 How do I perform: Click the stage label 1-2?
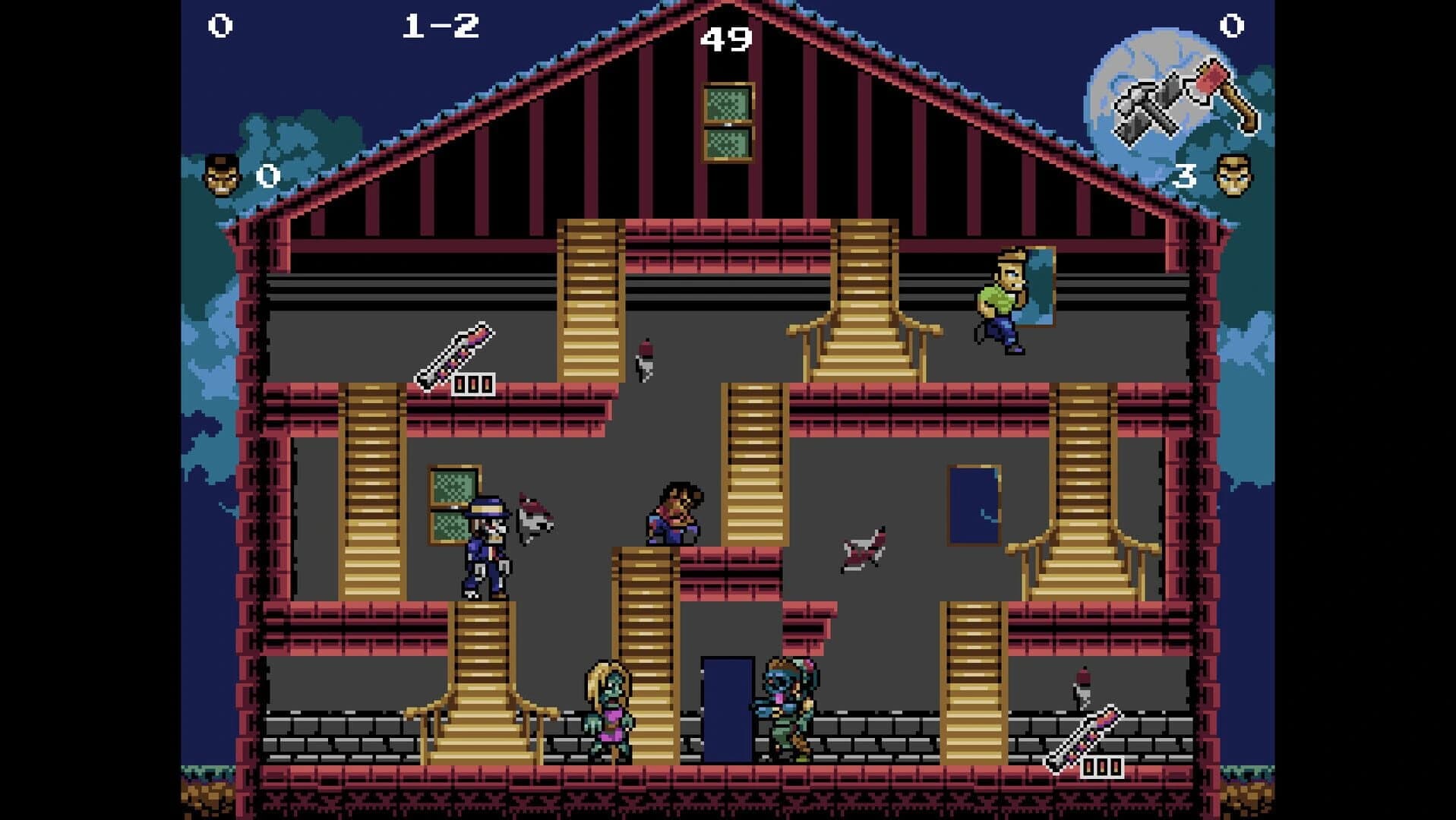click(x=441, y=24)
